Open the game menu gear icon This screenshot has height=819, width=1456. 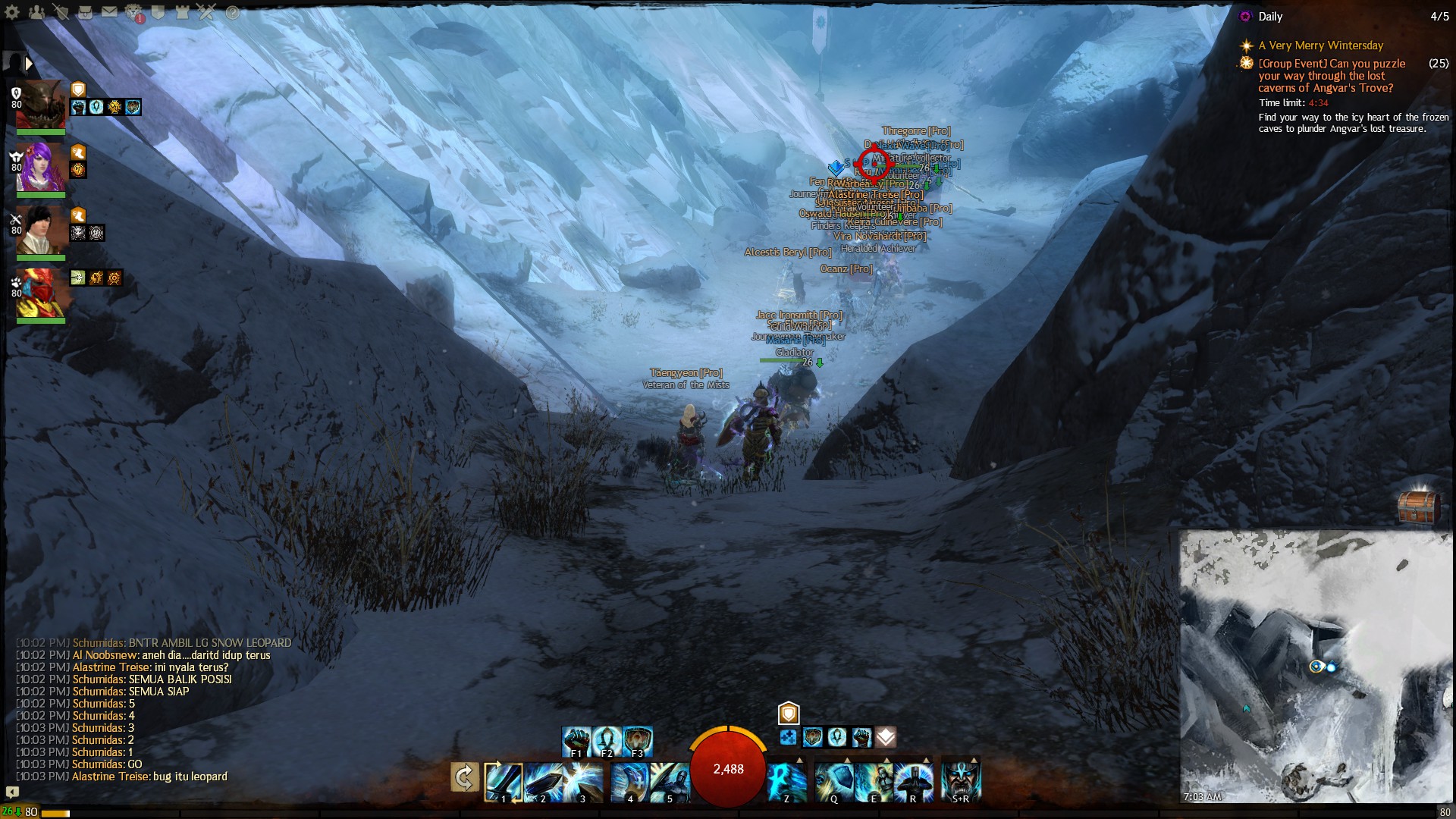click(13, 12)
